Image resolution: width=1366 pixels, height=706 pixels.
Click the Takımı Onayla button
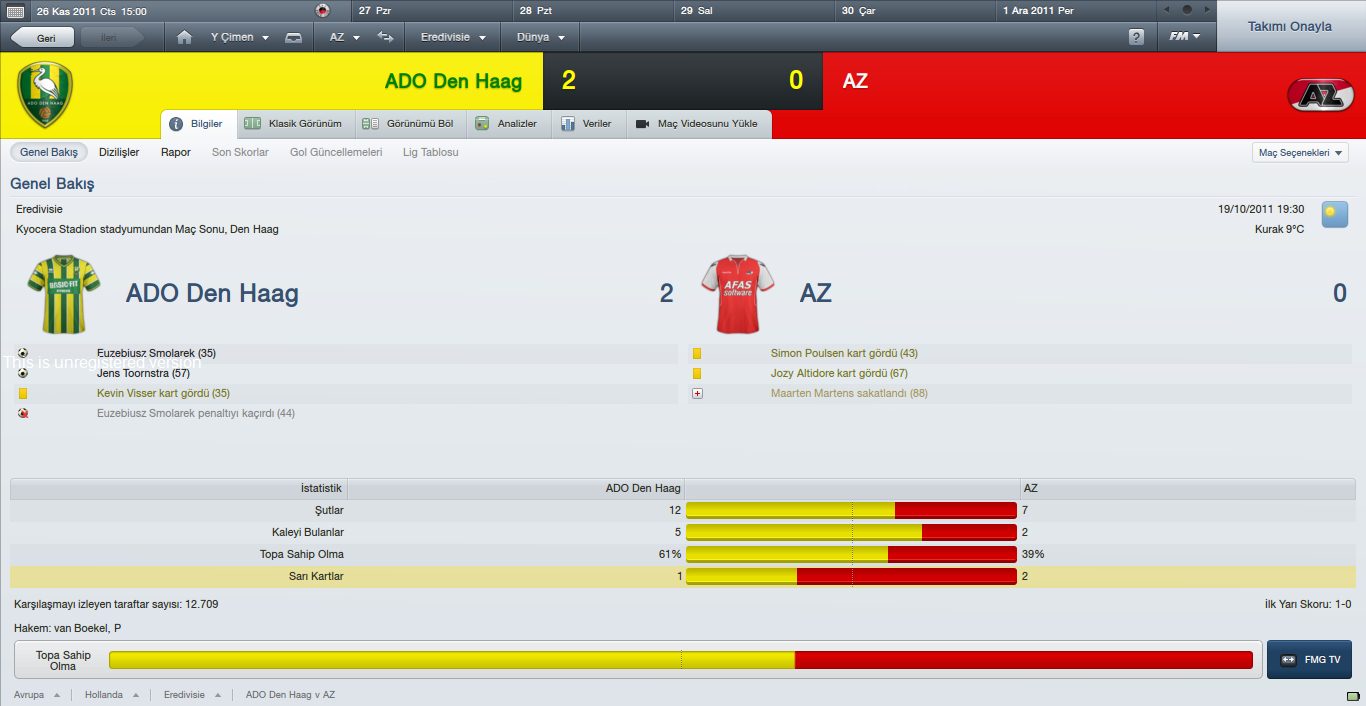[x=1289, y=27]
